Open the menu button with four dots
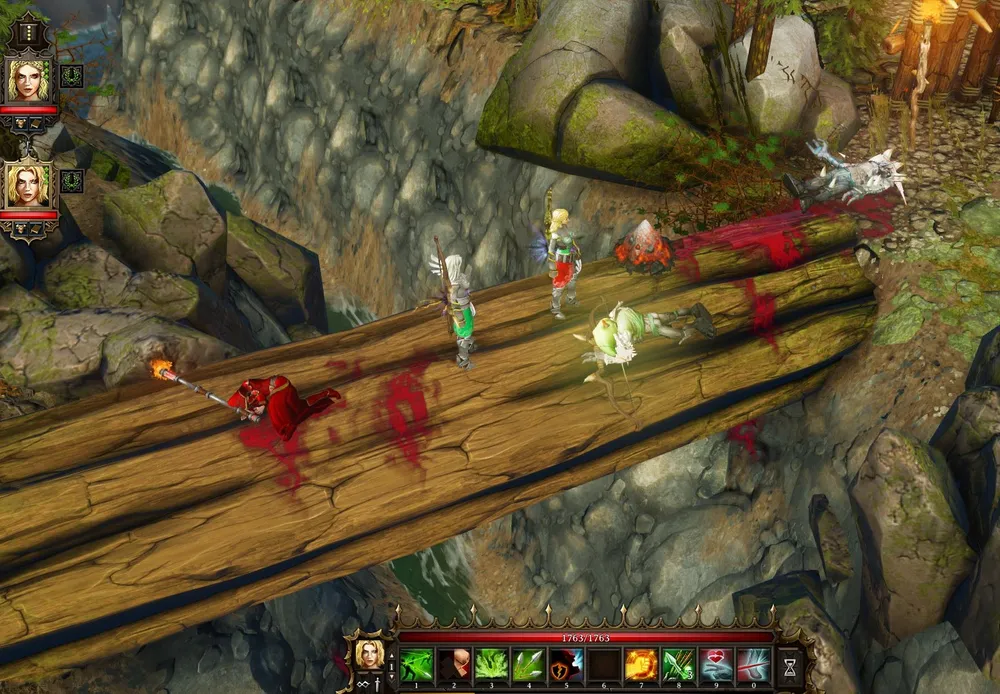Screen dimensions: 1000x694 coord(28,35)
